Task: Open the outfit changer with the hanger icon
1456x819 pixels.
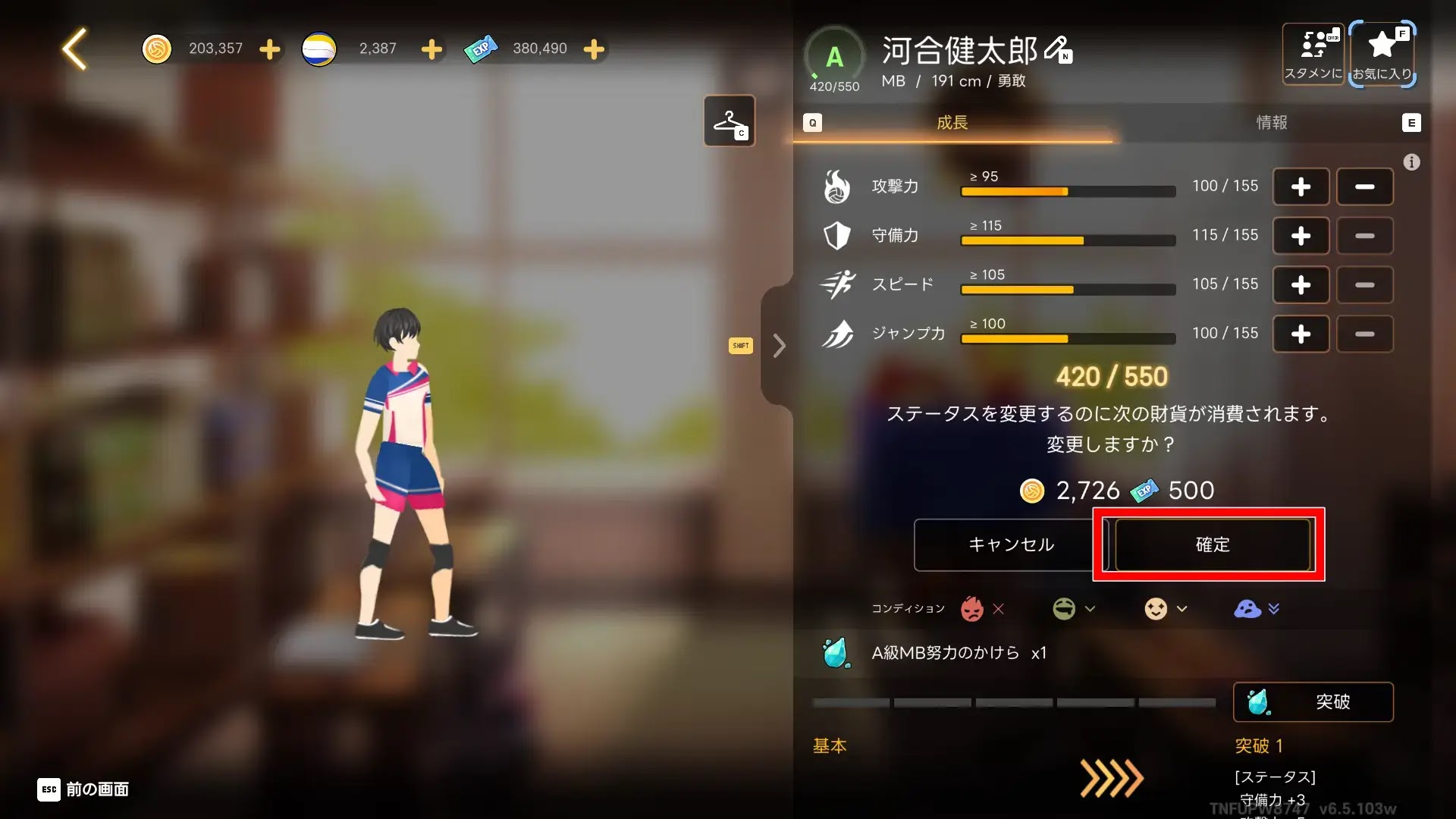Action: pos(728,121)
